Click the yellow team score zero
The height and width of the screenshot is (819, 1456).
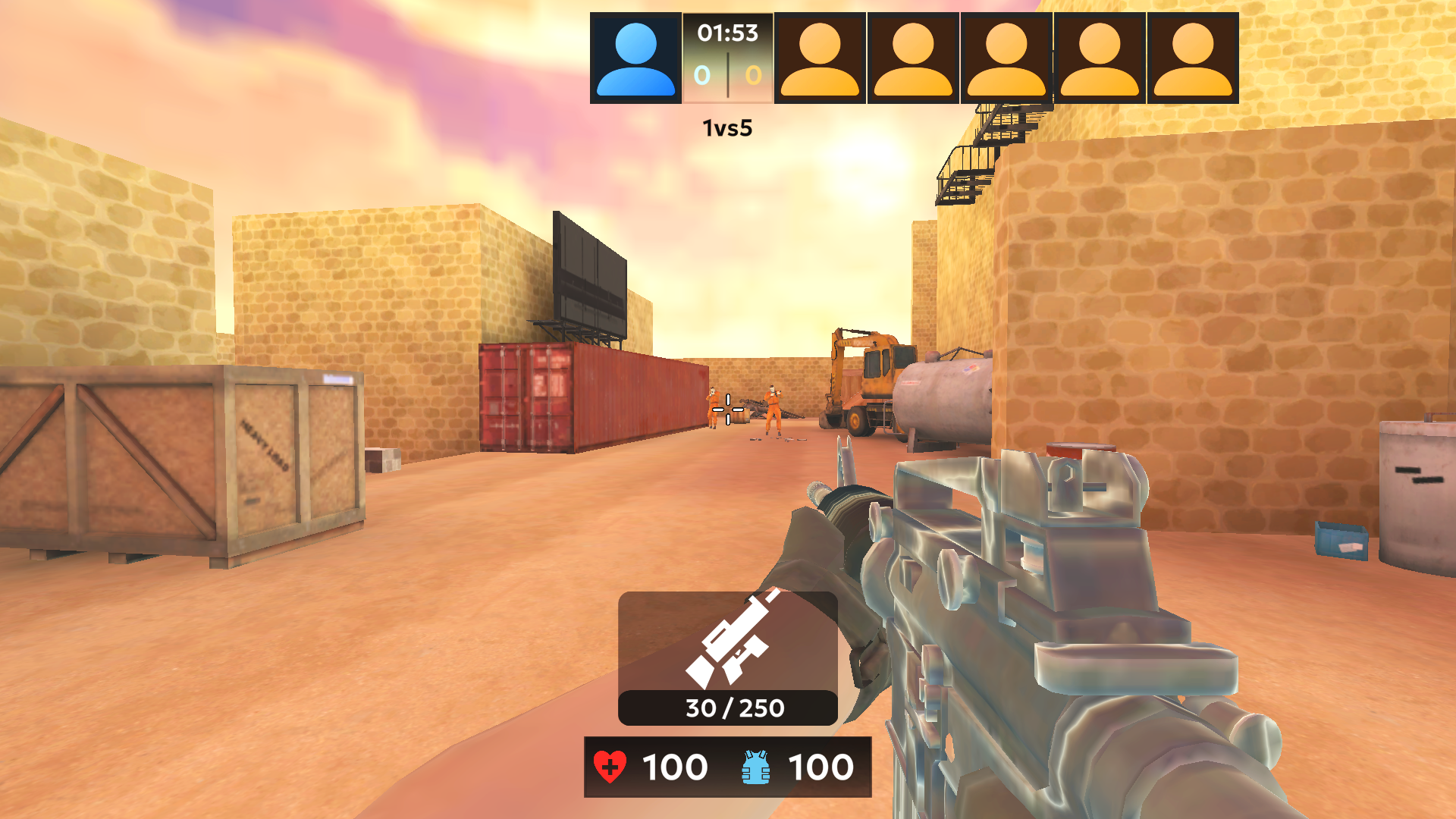click(x=752, y=76)
